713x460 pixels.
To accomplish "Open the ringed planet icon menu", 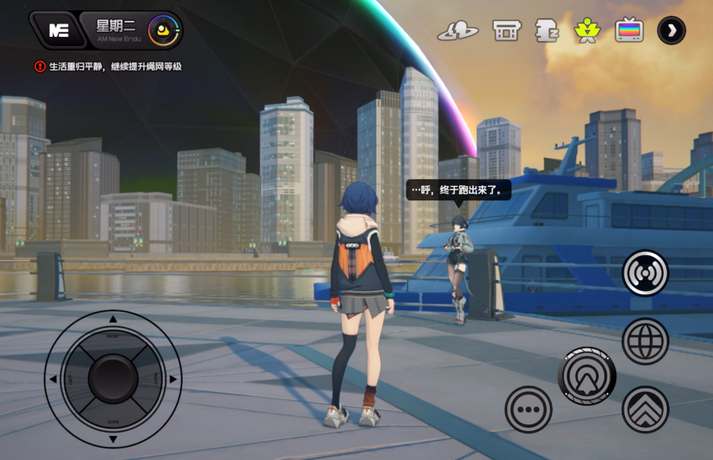I will (x=457, y=30).
